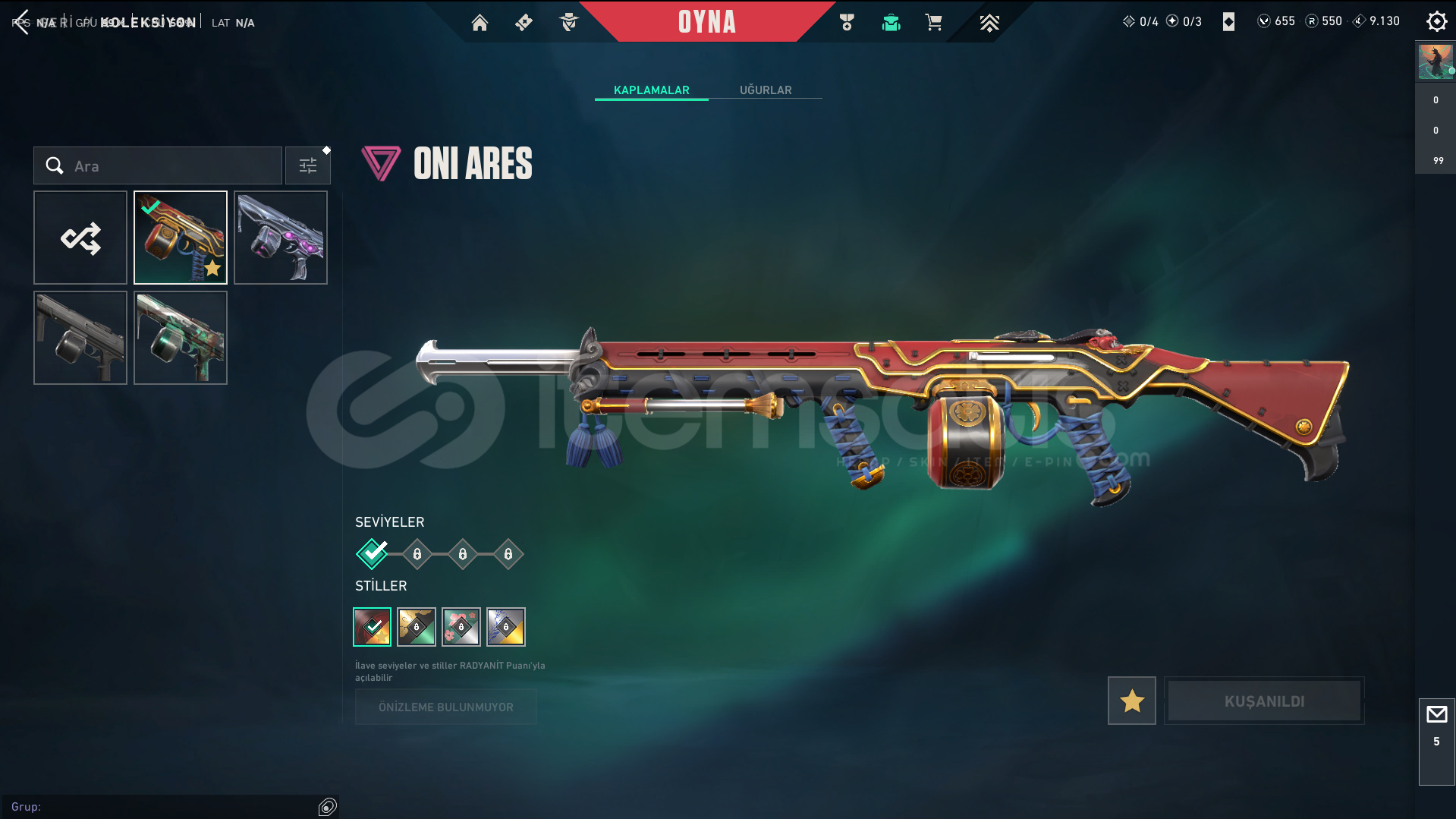Mark skin as favorite with star button
The image size is (1456, 819).
[x=1131, y=701]
